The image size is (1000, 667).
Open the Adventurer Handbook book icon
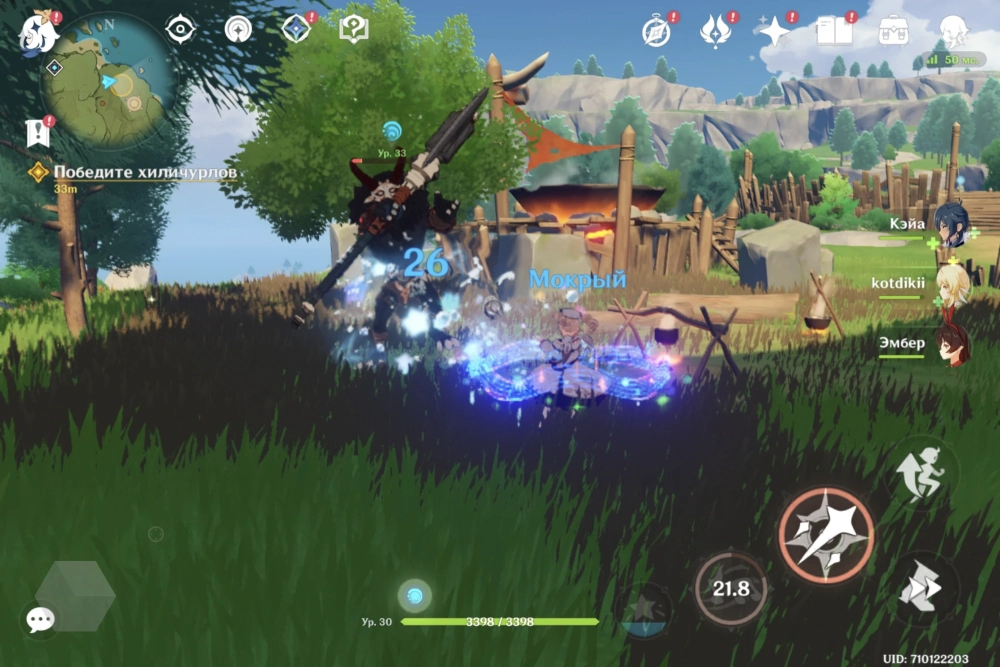pos(833,32)
